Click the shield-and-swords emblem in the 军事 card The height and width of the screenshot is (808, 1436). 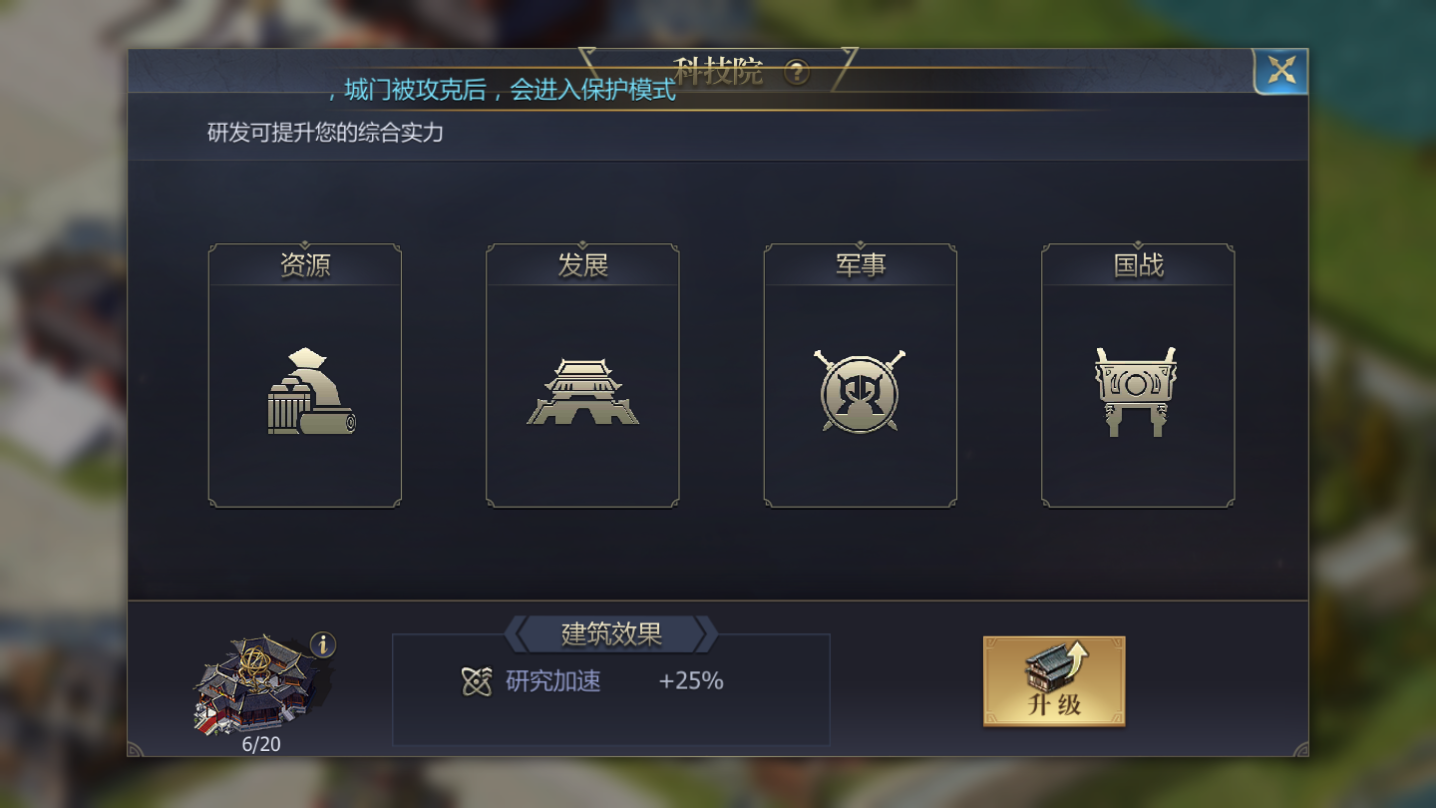coord(859,392)
